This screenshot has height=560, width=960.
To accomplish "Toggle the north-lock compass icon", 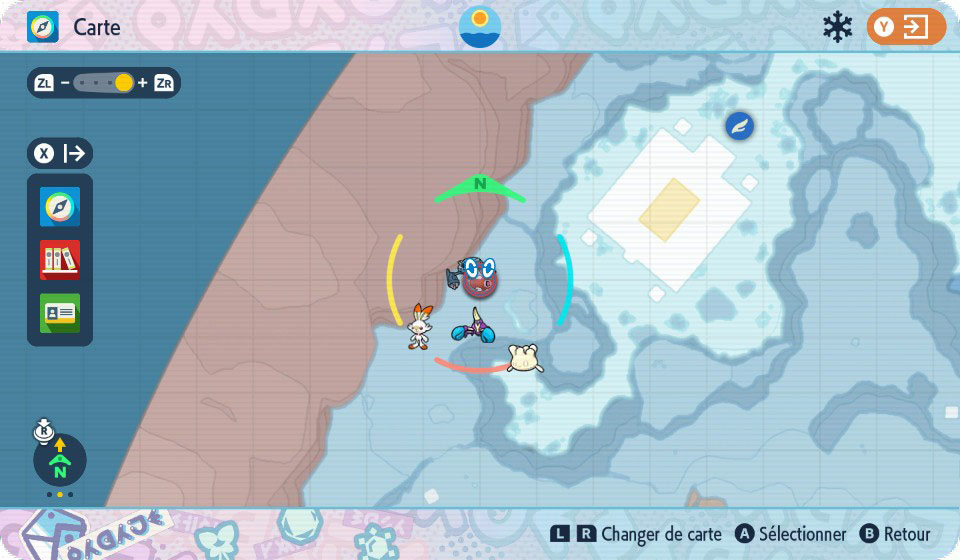I will coord(60,460).
